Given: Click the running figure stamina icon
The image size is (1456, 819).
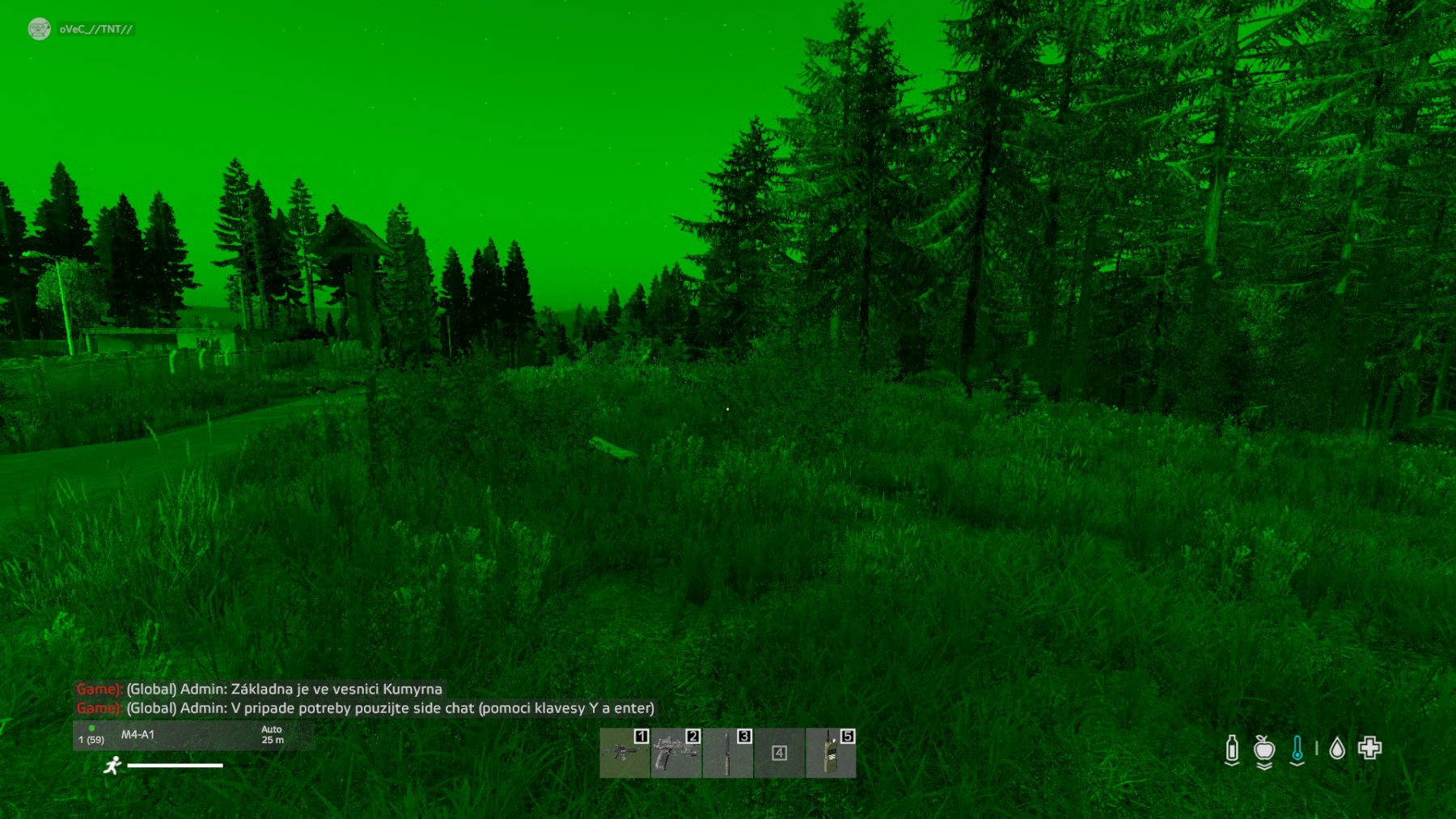Looking at the screenshot, I should point(112,765).
